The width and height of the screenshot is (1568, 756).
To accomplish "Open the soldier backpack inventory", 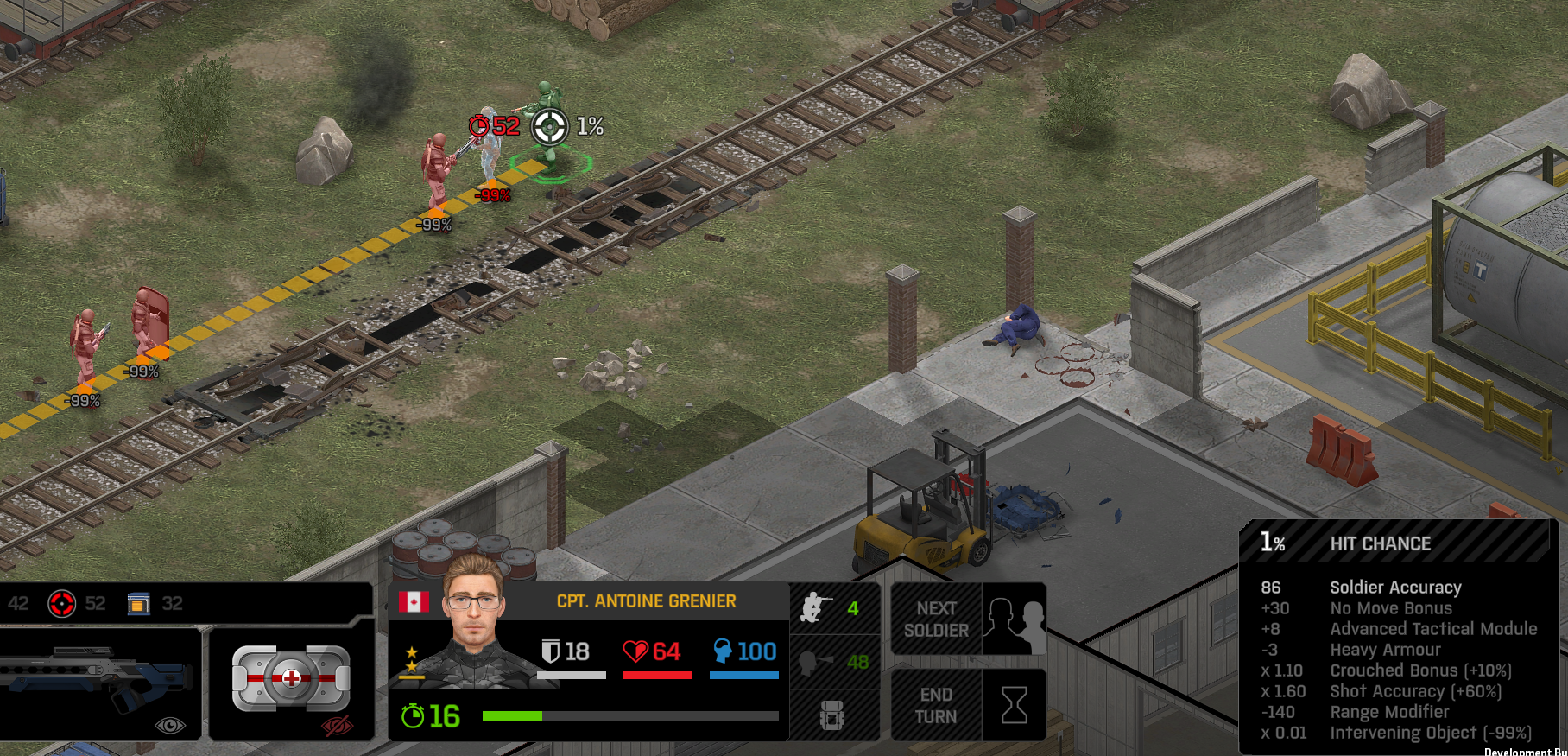I will (832, 715).
